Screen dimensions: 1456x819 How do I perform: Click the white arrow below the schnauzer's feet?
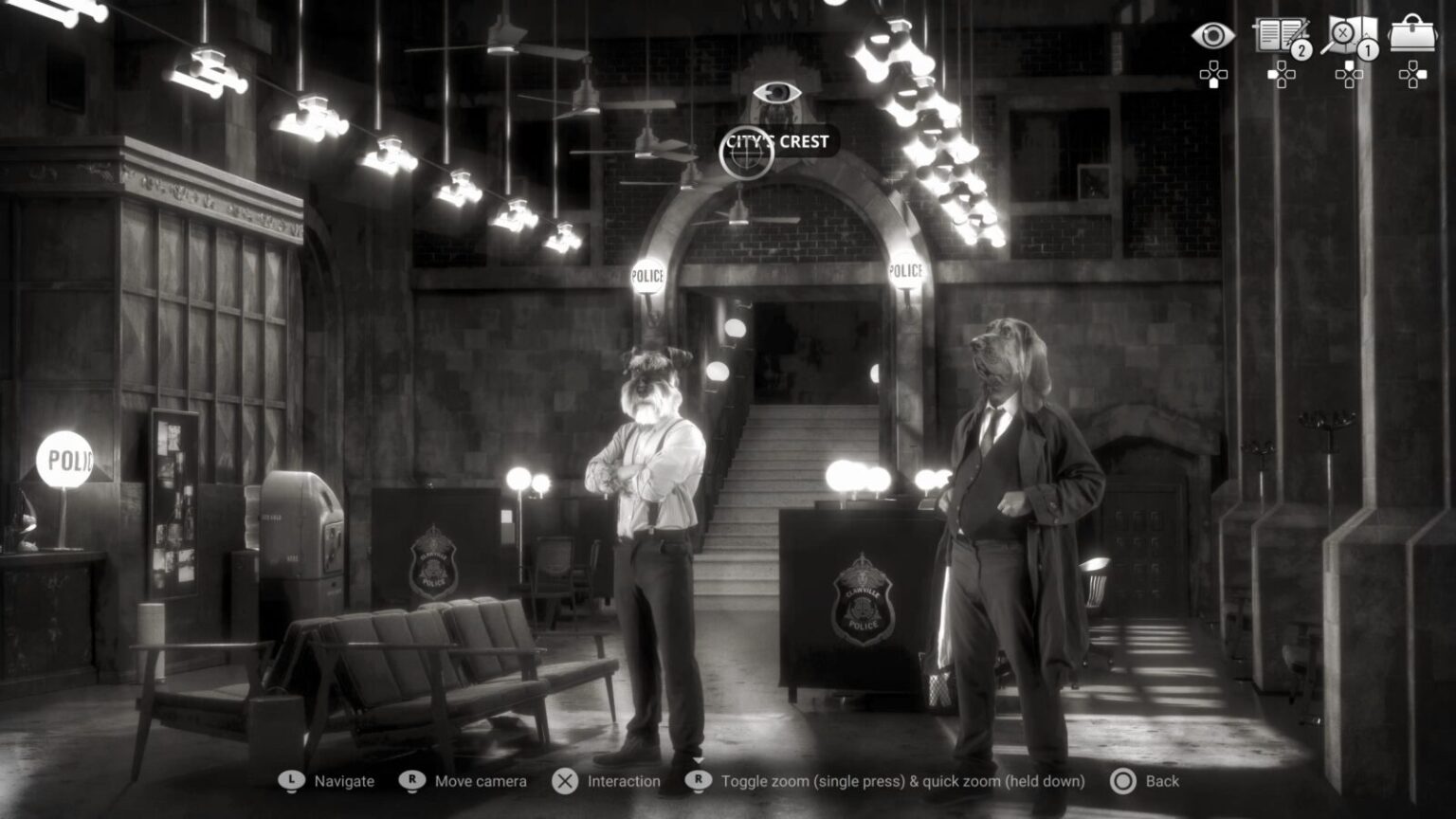(699, 757)
